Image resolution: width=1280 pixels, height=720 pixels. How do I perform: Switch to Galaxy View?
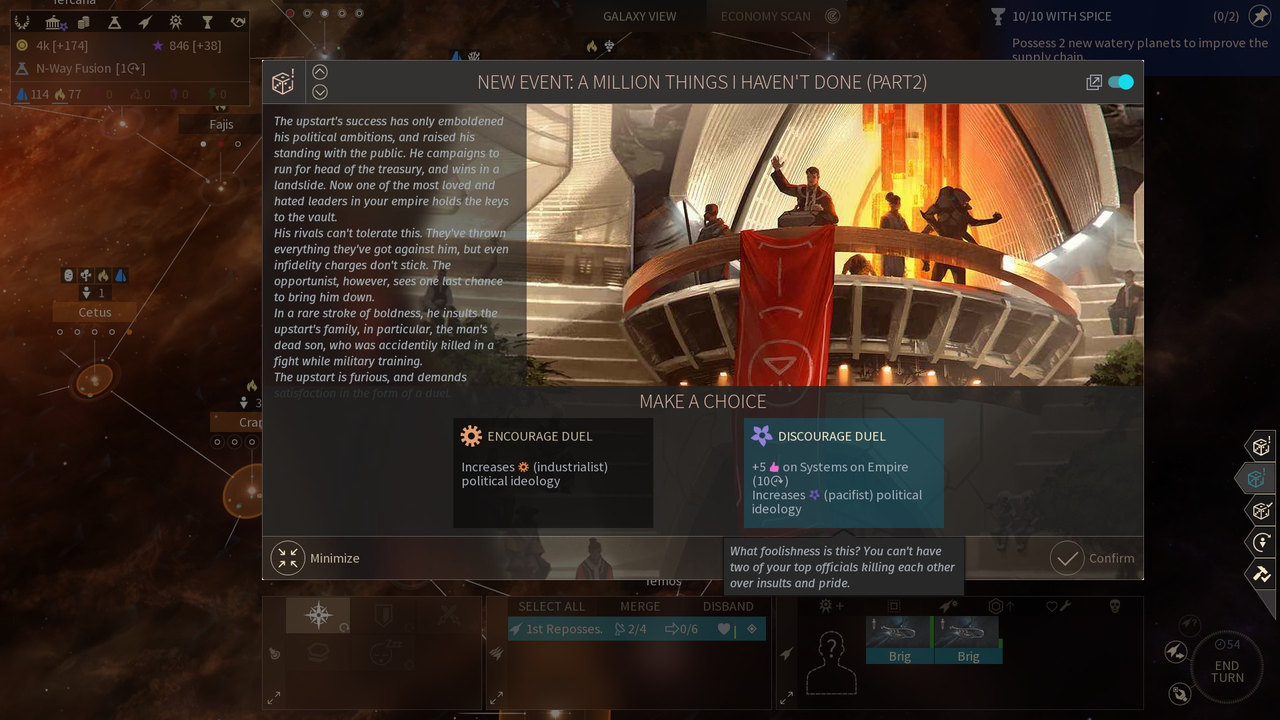(639, 16)
